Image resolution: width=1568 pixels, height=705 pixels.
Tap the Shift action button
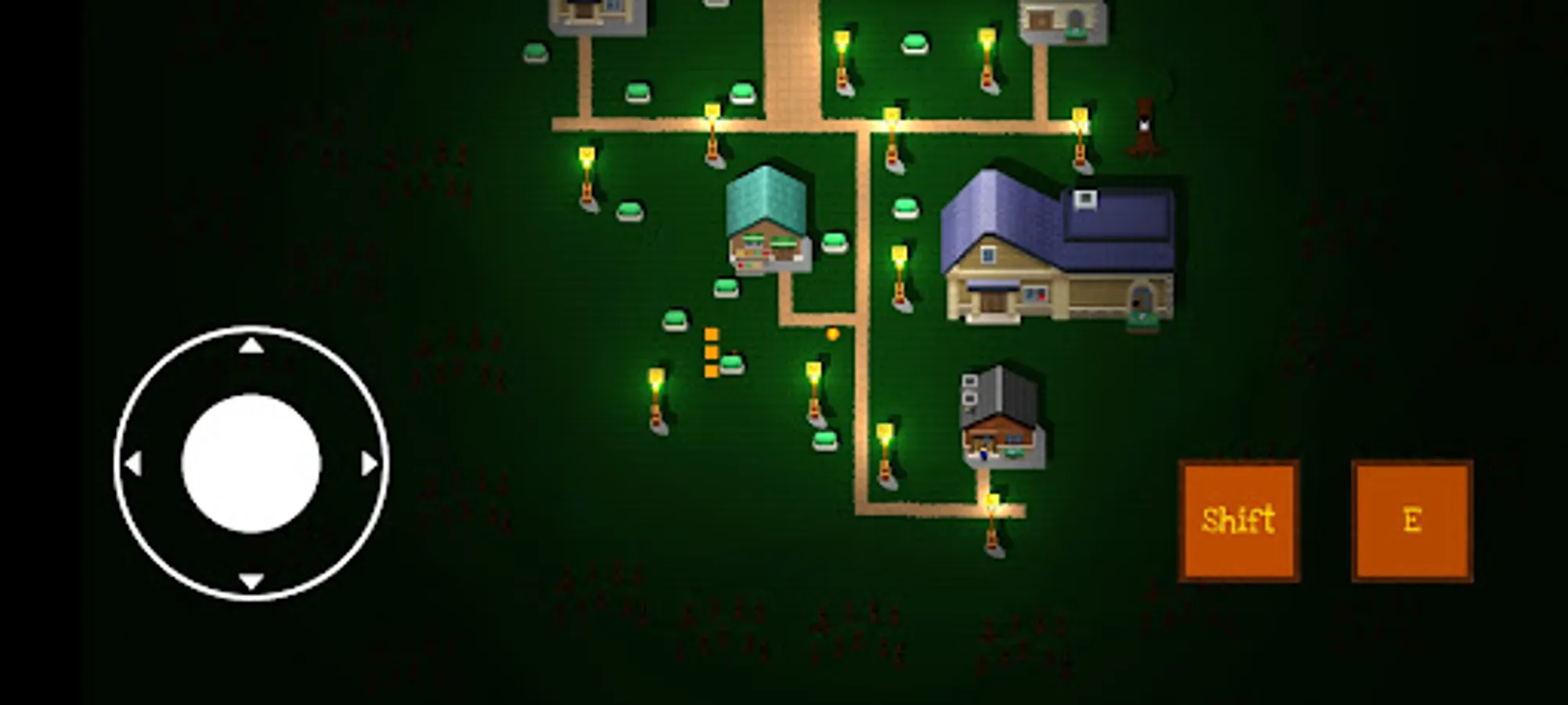point(1238,521)
